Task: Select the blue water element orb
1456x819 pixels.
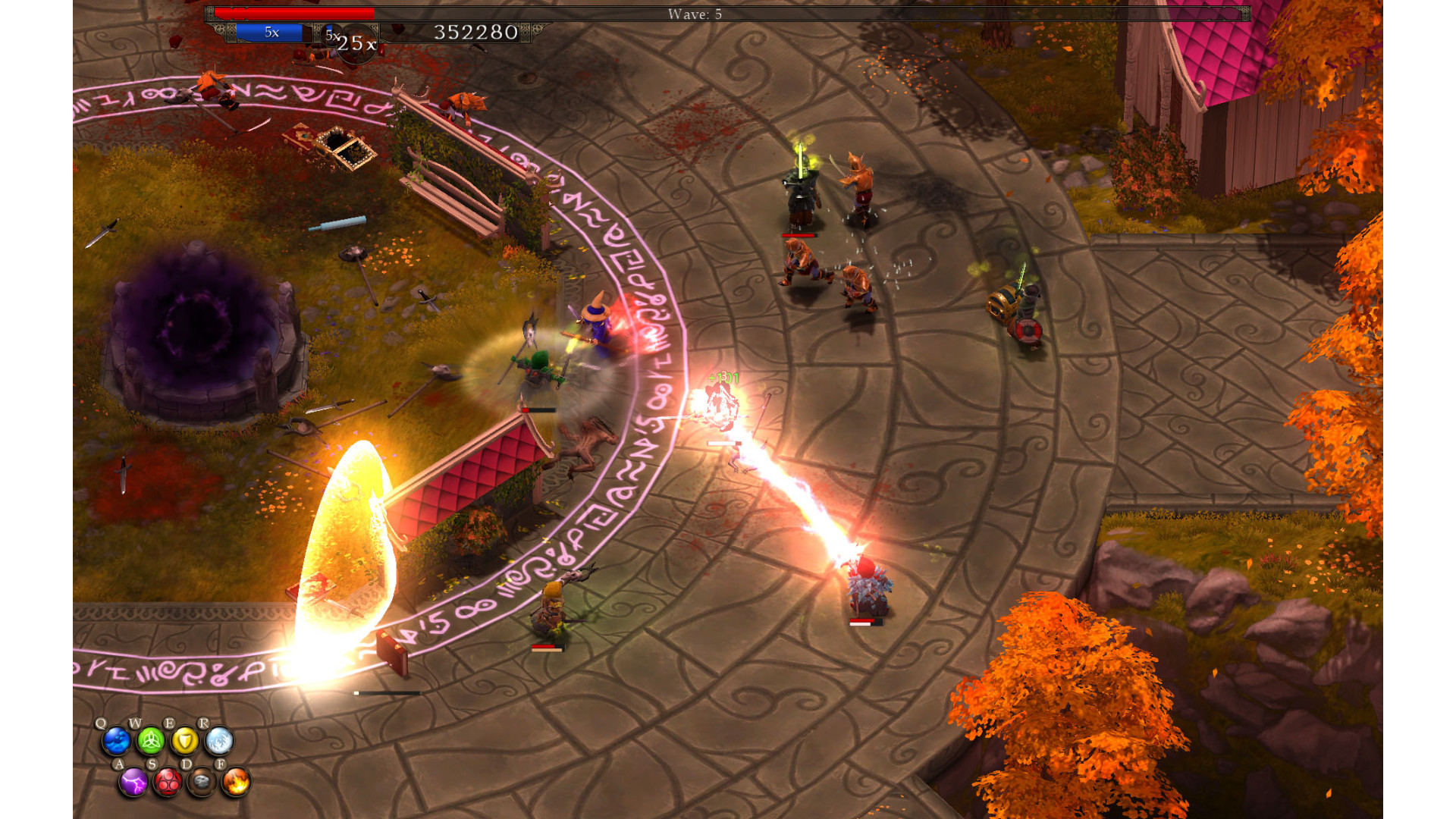Action: [x=117, y=741]
